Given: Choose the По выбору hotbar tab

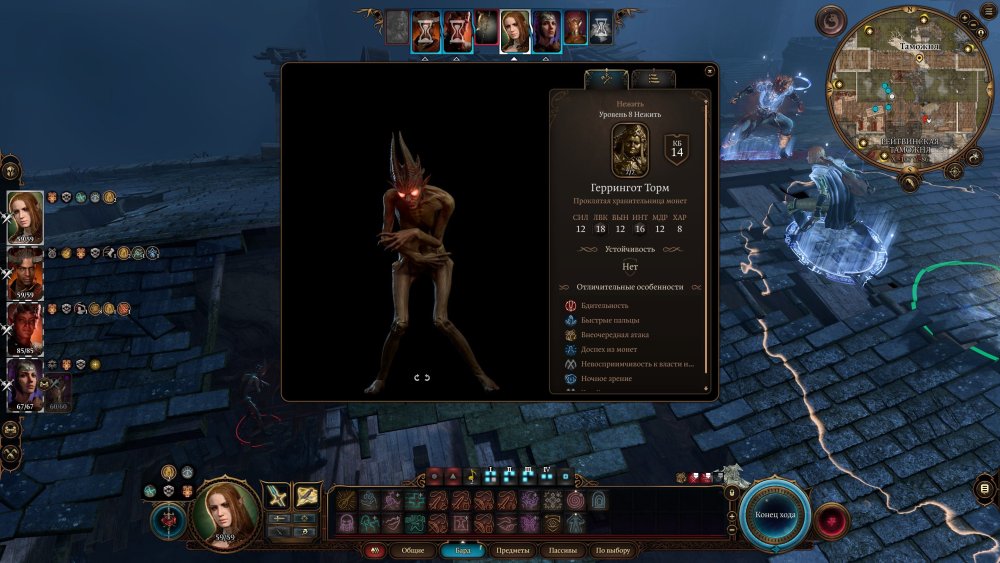Looking at the screenshot, I should click(x=612, y=551).
